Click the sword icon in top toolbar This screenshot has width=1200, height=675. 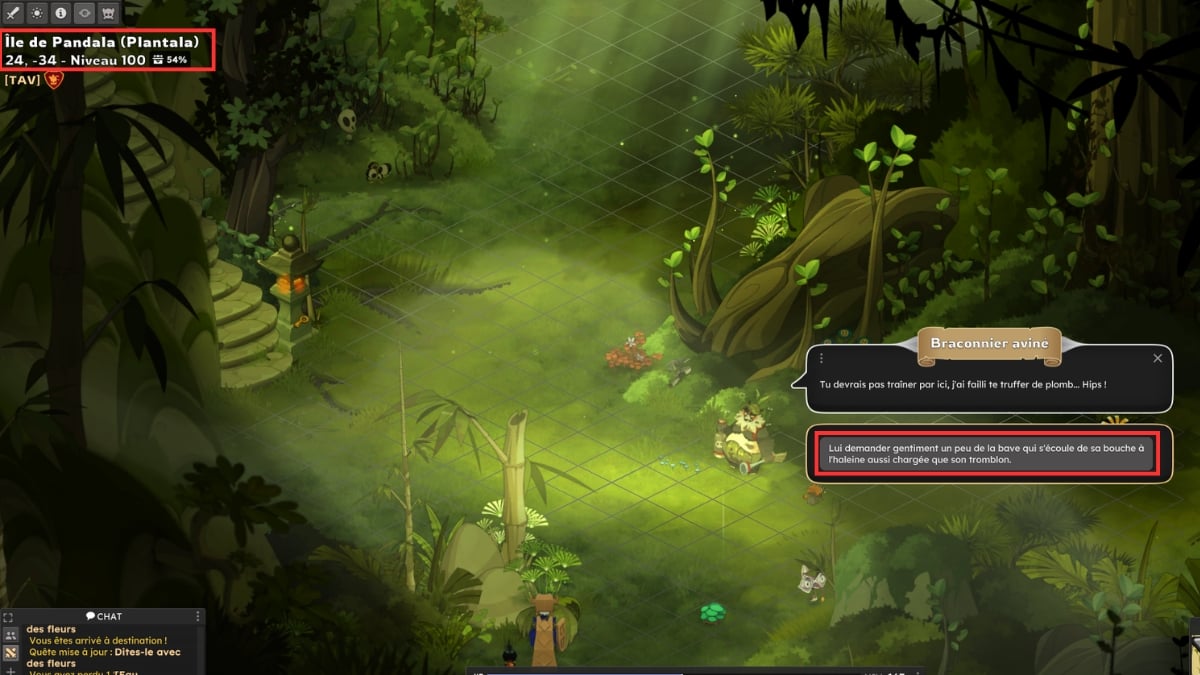point(13,14)
